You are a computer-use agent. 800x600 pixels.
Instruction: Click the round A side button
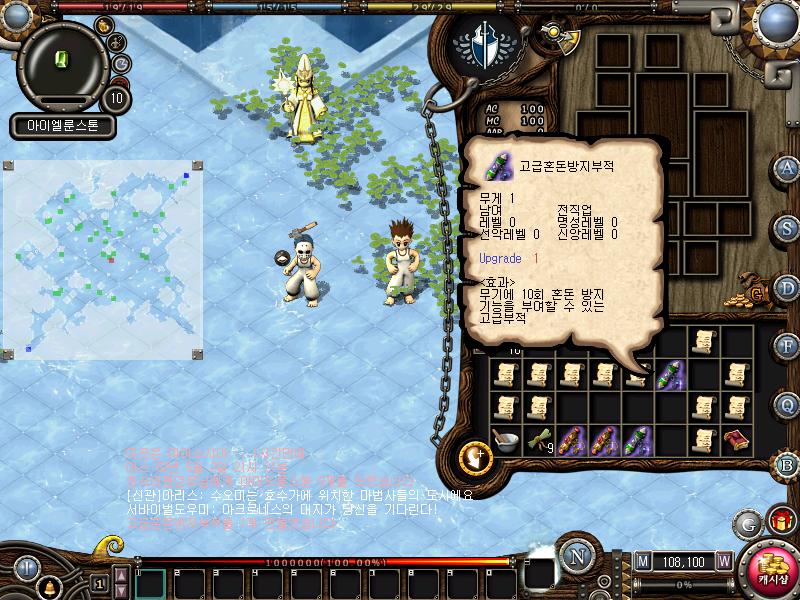click(787, 168)
